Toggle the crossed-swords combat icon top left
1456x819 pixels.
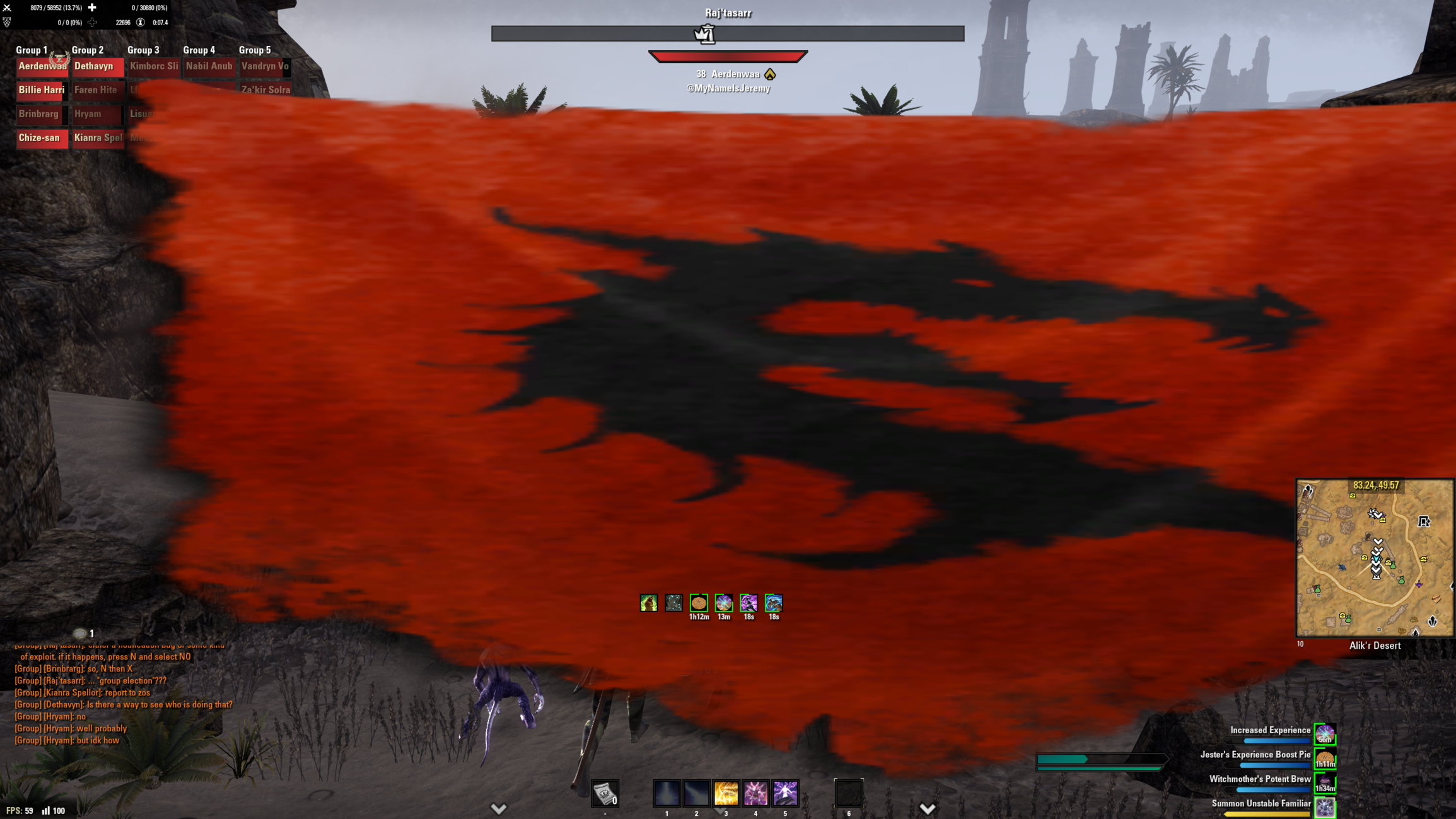(6, 6)
